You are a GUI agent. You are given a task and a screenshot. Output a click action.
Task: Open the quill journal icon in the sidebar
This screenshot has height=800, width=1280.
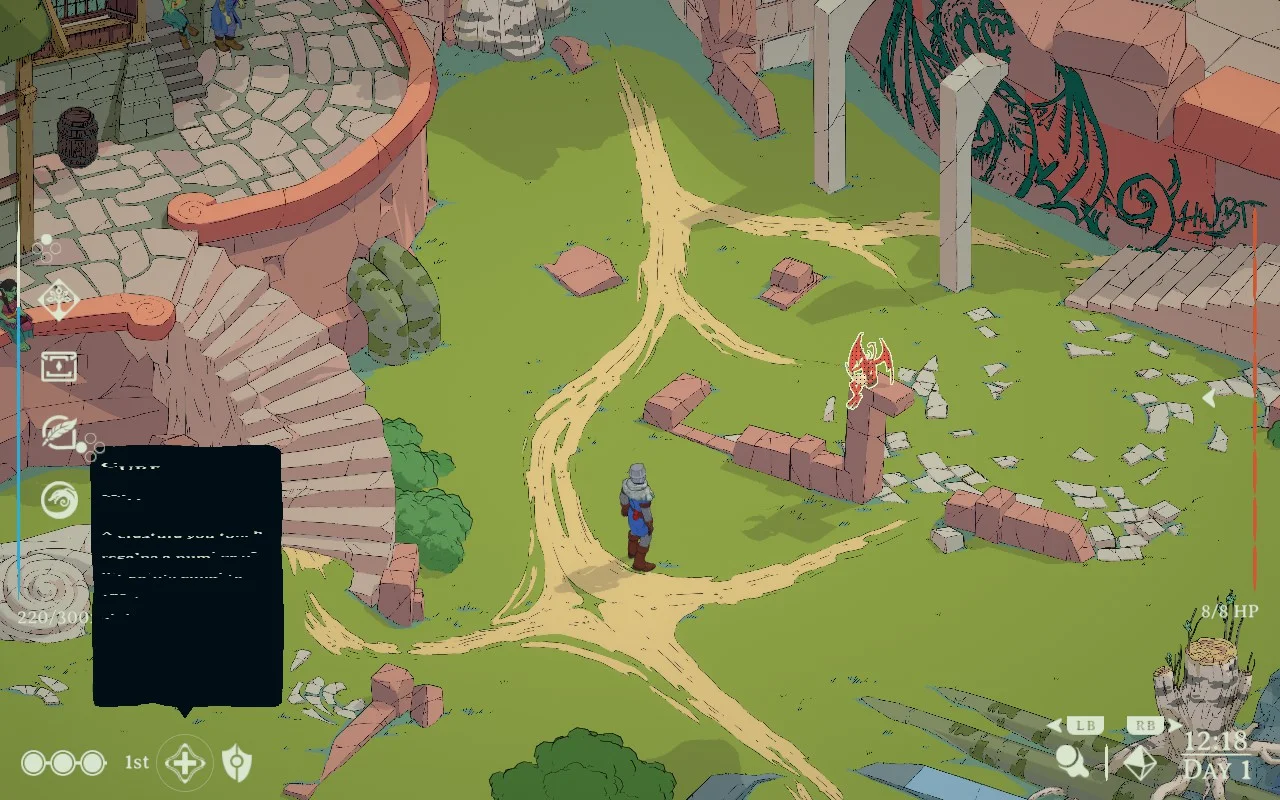[x=60, y=434]
